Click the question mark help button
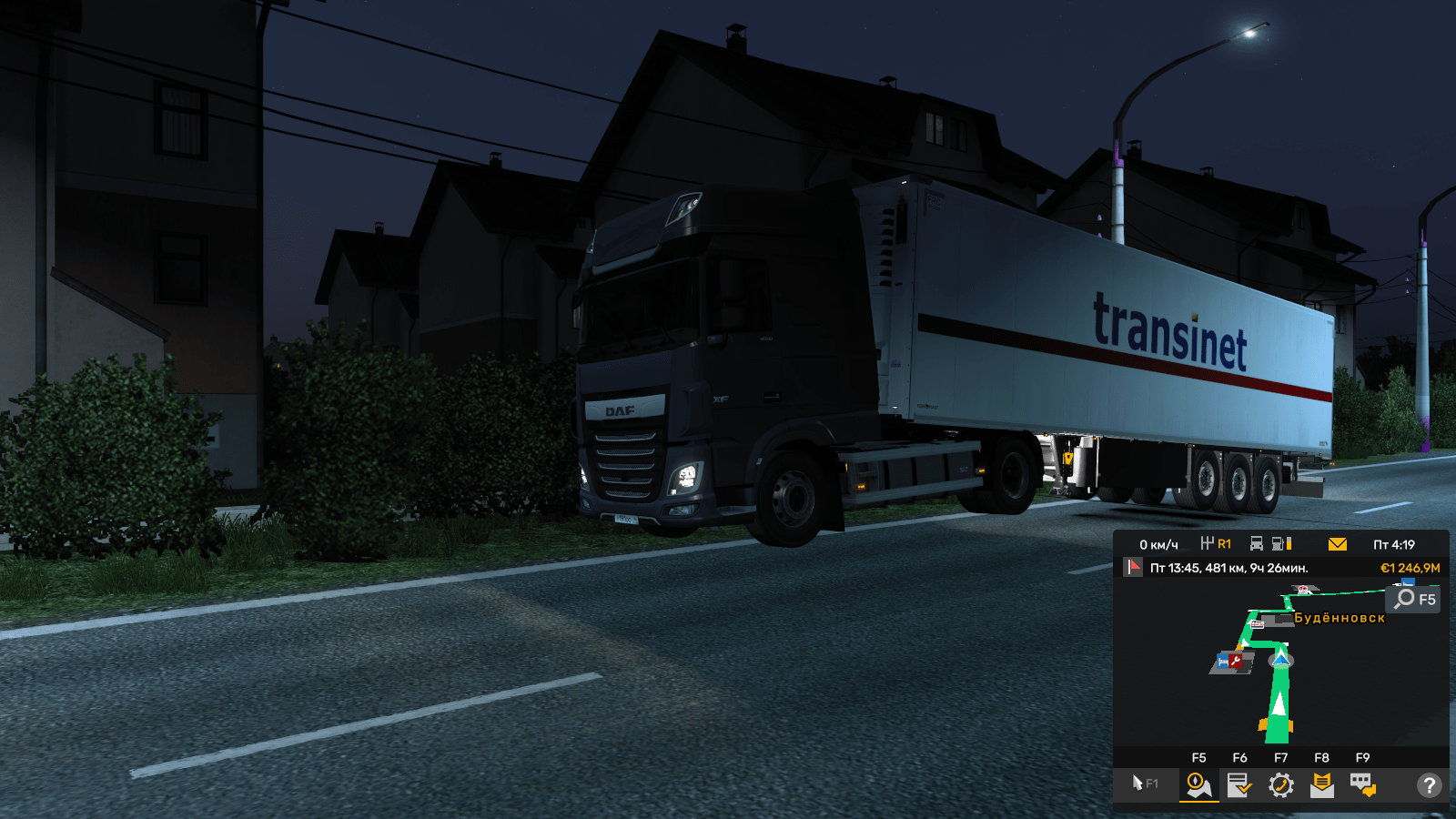Image resolution: width=1456 pixels, height=819 pixels. 1429,784
